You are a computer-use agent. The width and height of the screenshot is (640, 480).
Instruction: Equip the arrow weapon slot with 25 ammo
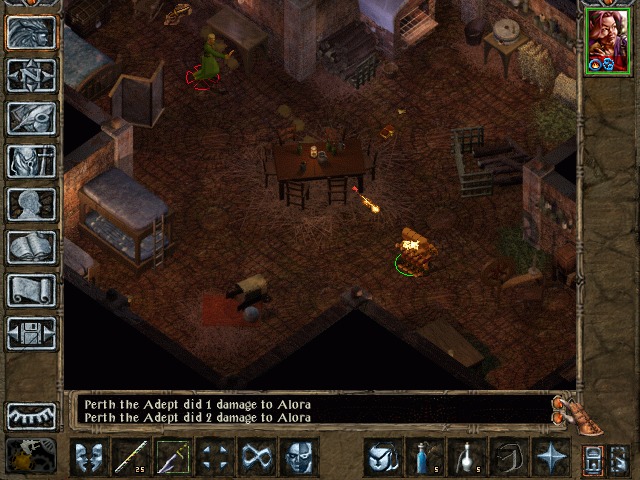point(131,457)
